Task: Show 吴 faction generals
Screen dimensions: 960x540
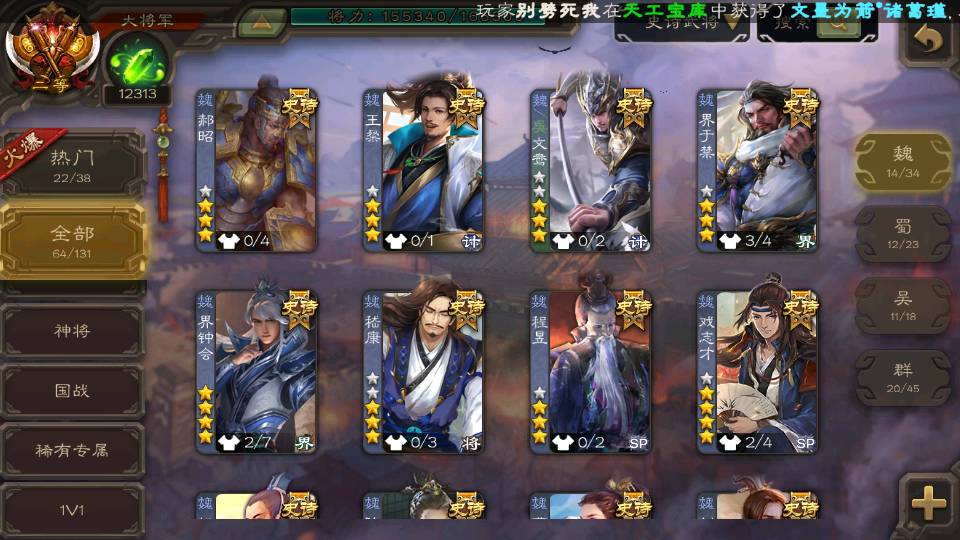Action: (902, 306)
